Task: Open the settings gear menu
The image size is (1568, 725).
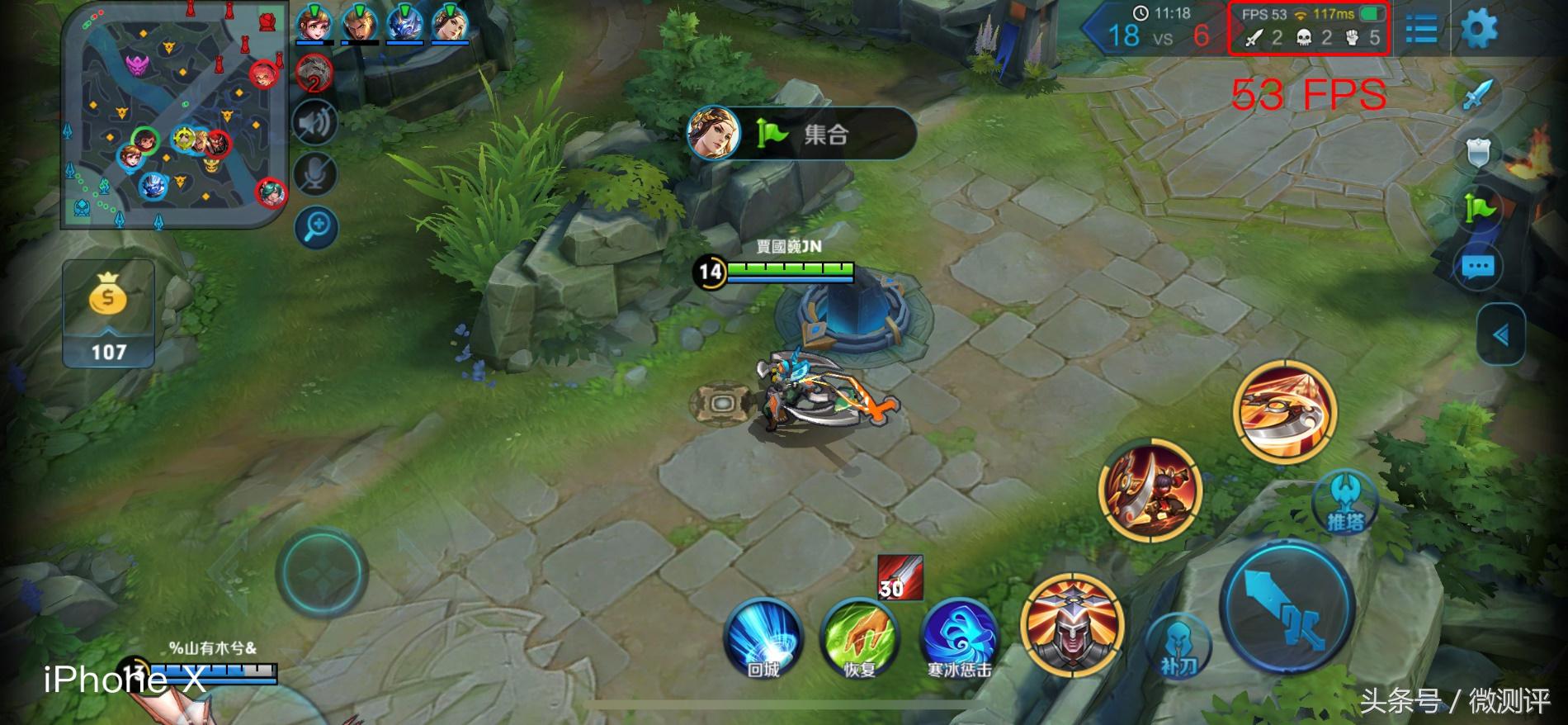Action: (1479, 30)
